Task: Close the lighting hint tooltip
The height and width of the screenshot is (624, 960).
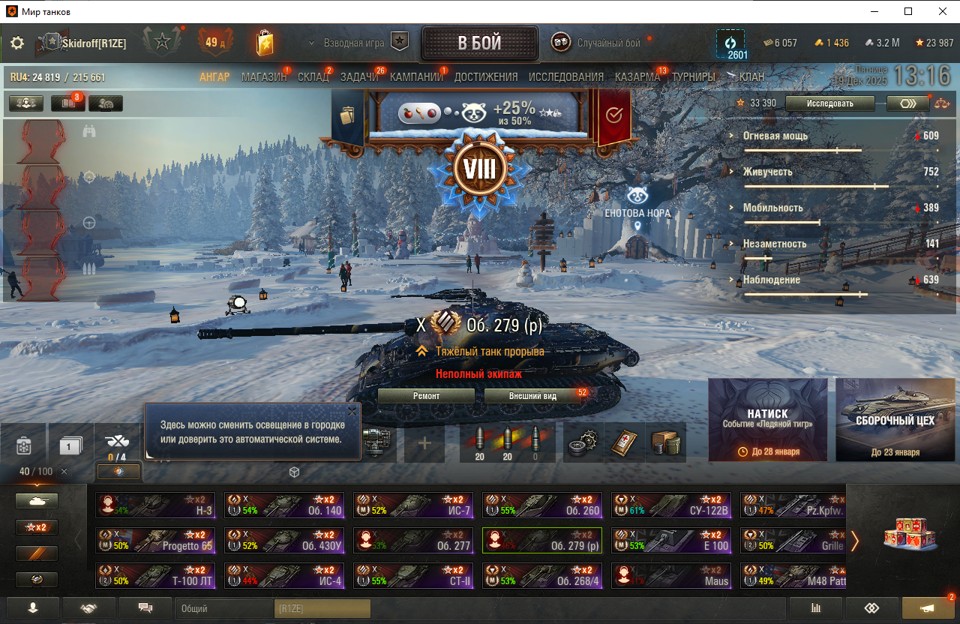Action: click(x=351, y=411)
